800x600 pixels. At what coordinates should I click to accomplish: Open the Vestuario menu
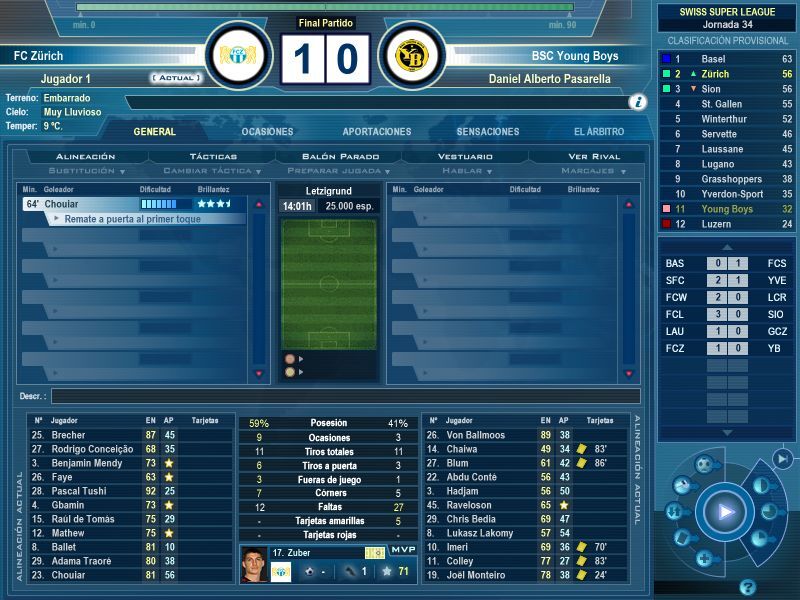466,157
